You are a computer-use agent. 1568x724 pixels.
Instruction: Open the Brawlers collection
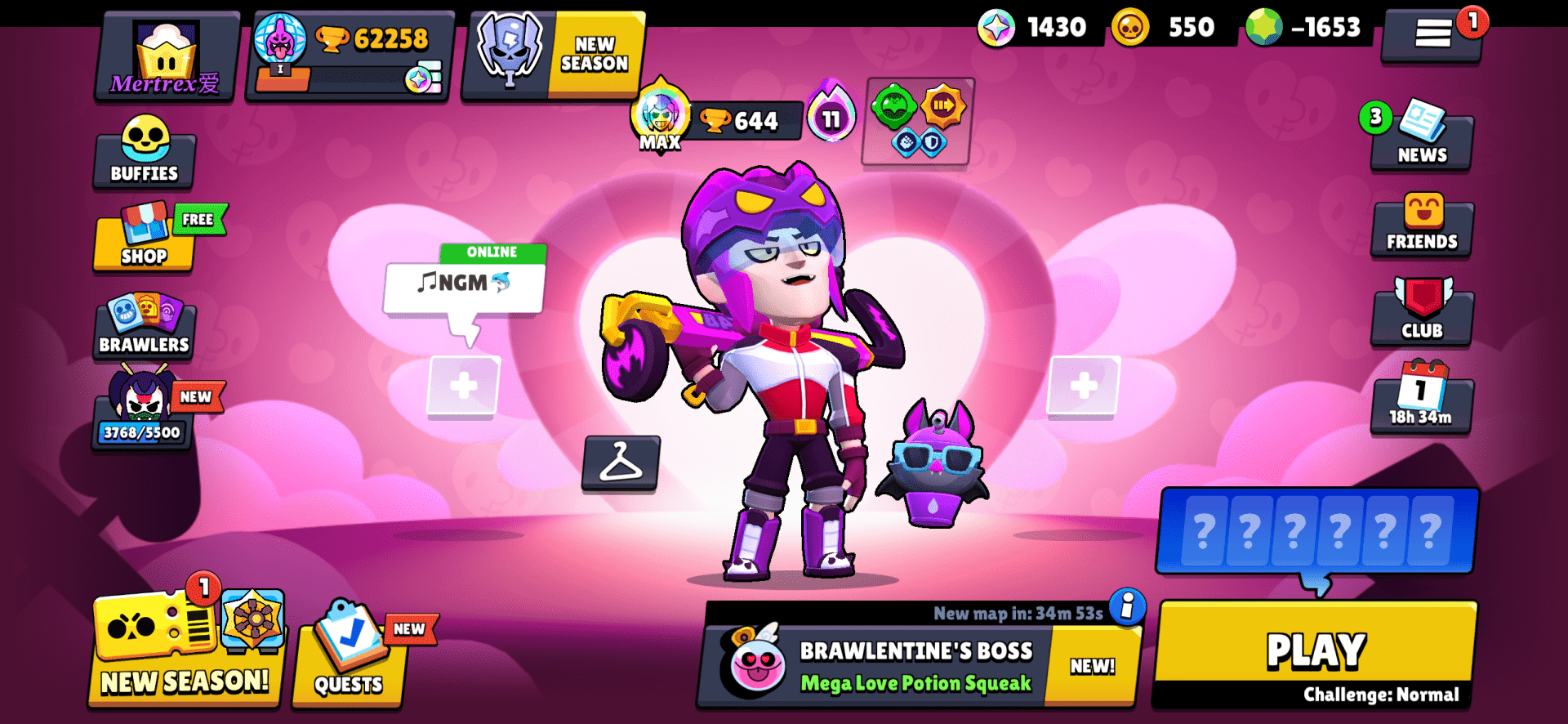point(144,327)
